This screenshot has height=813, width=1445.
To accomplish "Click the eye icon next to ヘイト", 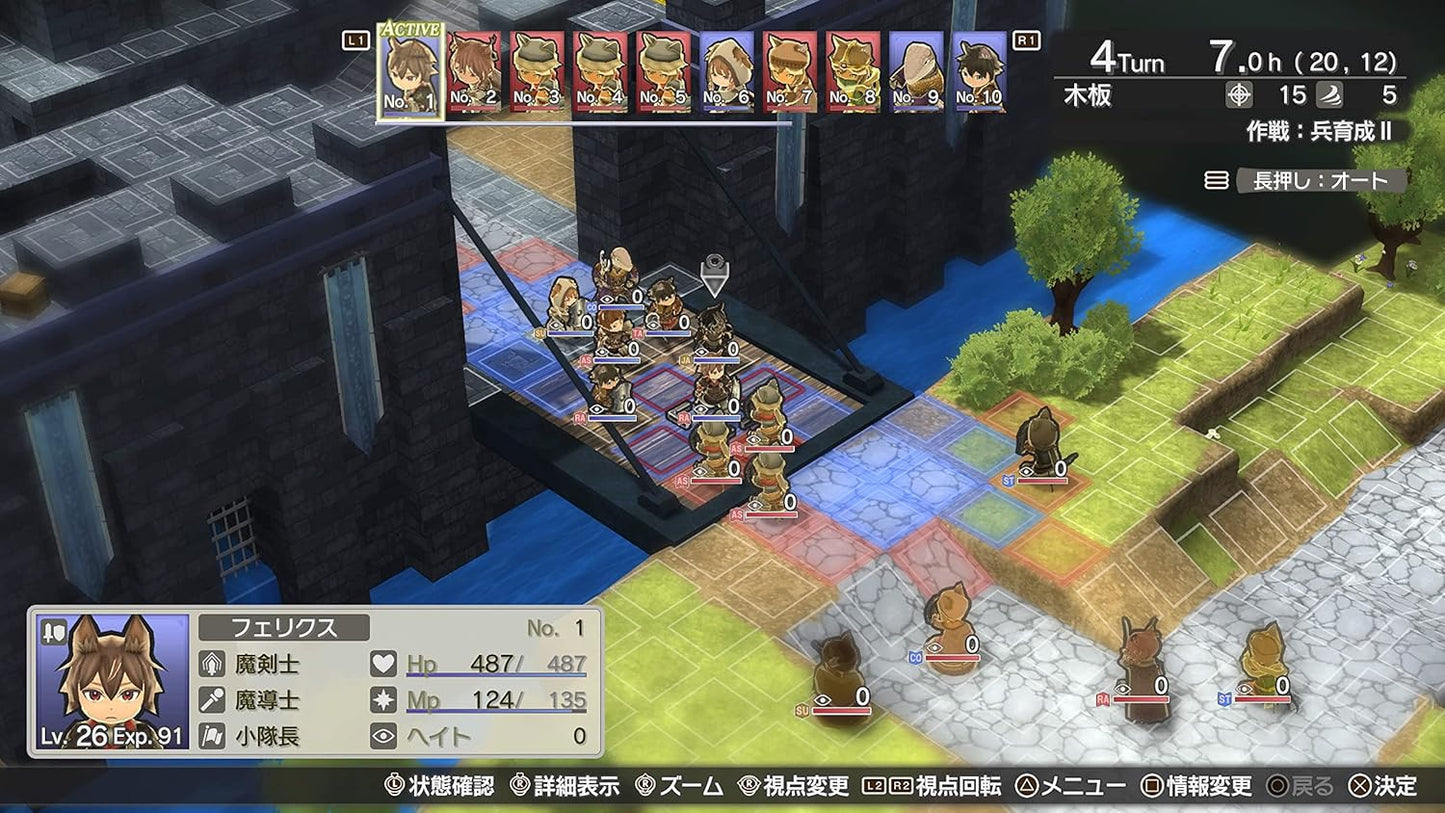I will (382, 736).
